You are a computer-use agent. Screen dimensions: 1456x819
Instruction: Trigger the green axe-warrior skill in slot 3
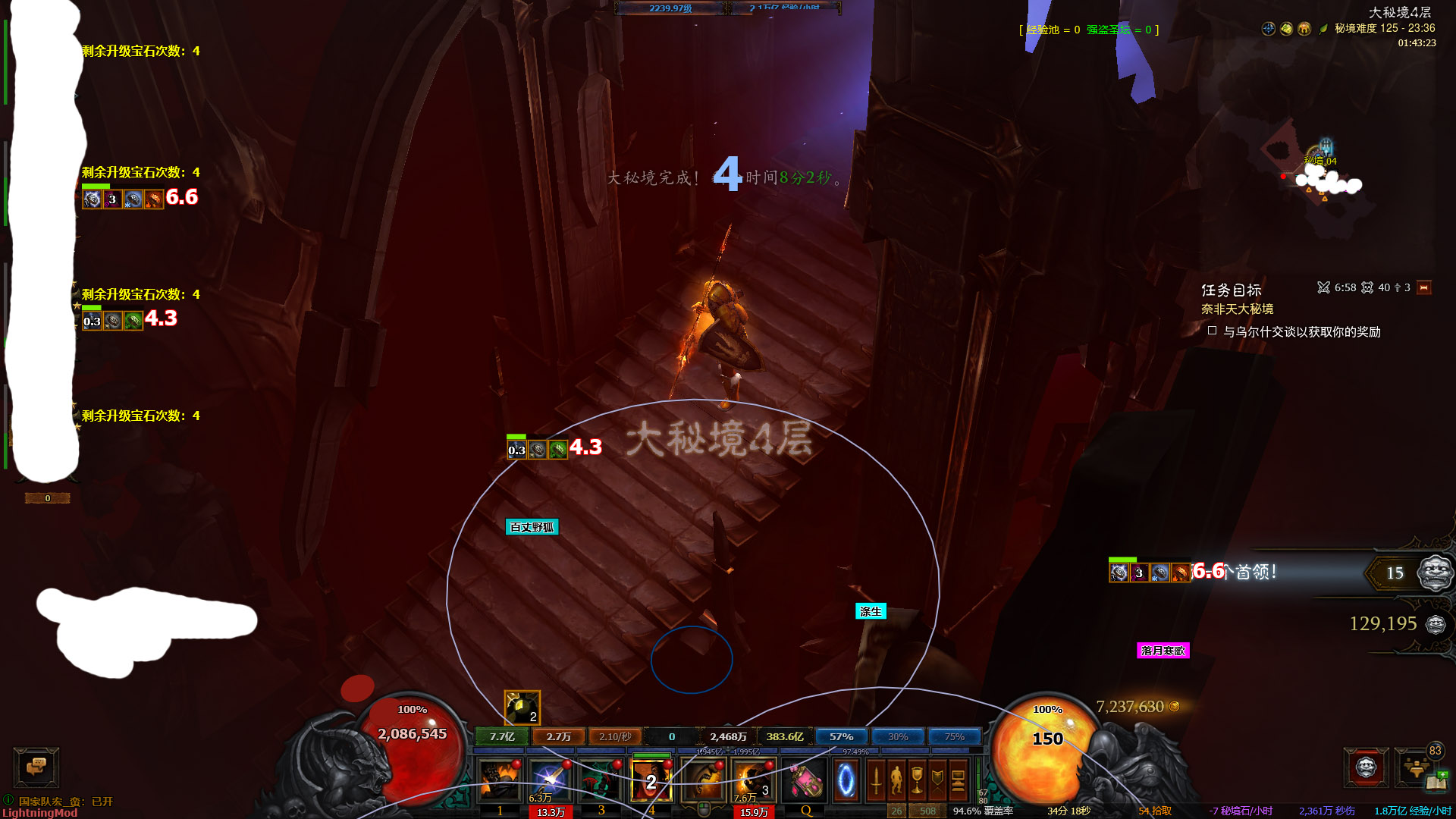click(600, 780)
